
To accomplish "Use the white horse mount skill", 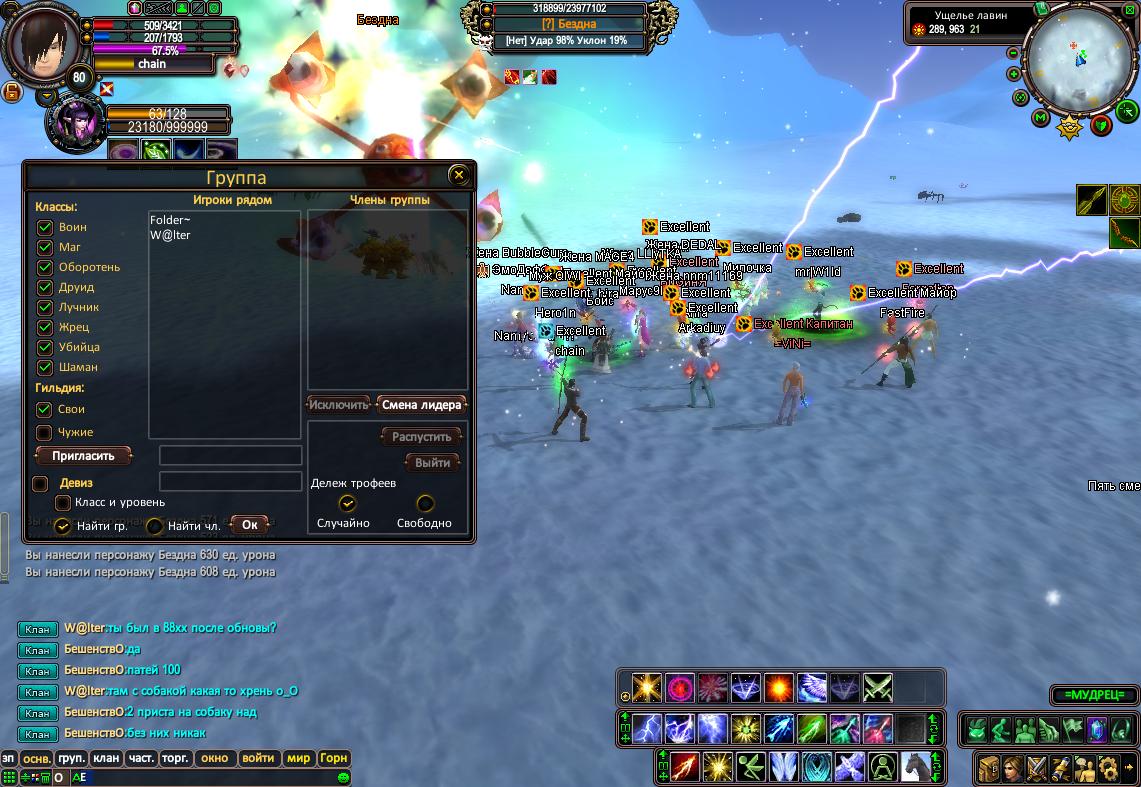I will coord(916,767).
